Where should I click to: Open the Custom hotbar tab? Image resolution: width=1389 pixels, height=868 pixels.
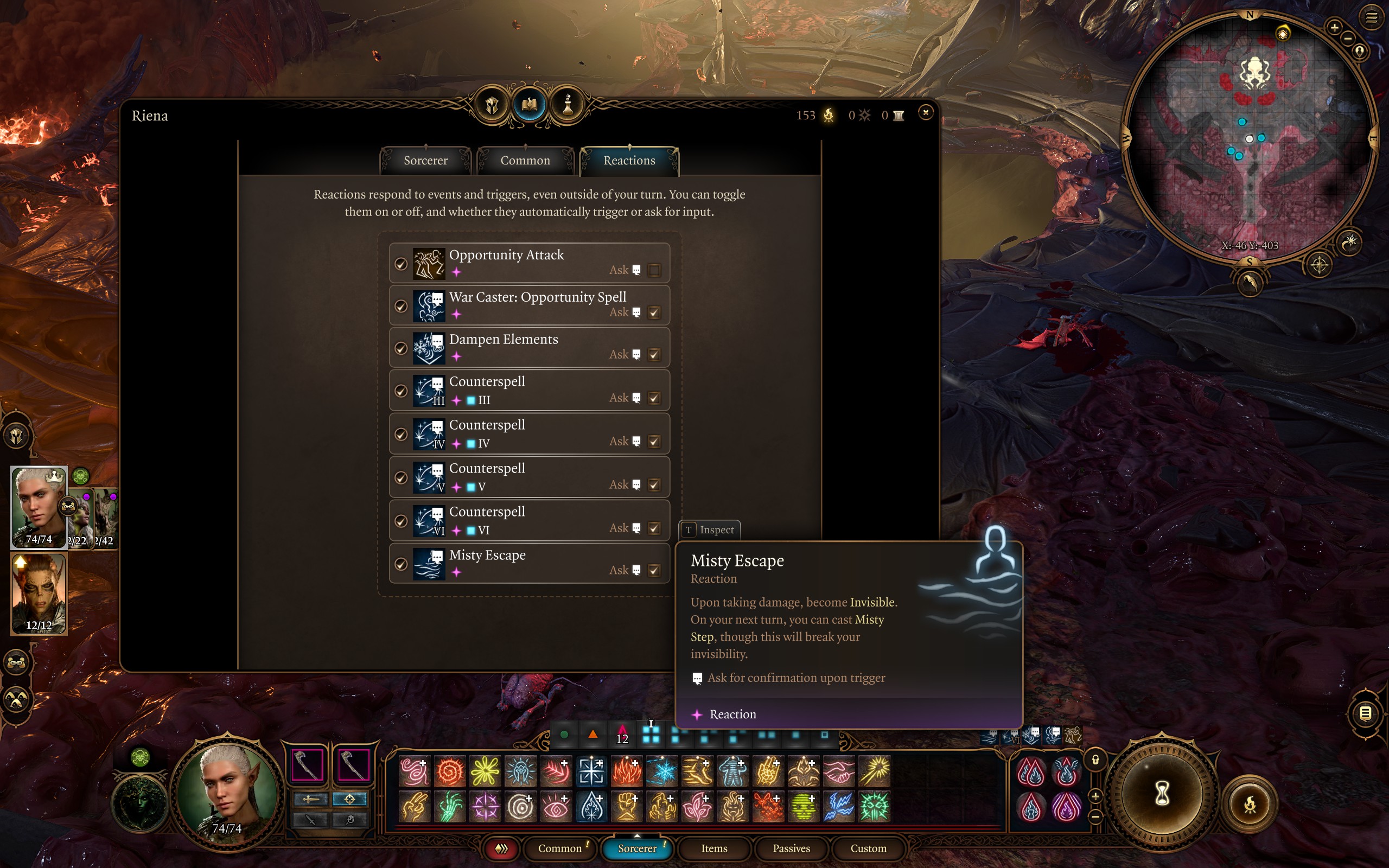[x=868, y=848]
